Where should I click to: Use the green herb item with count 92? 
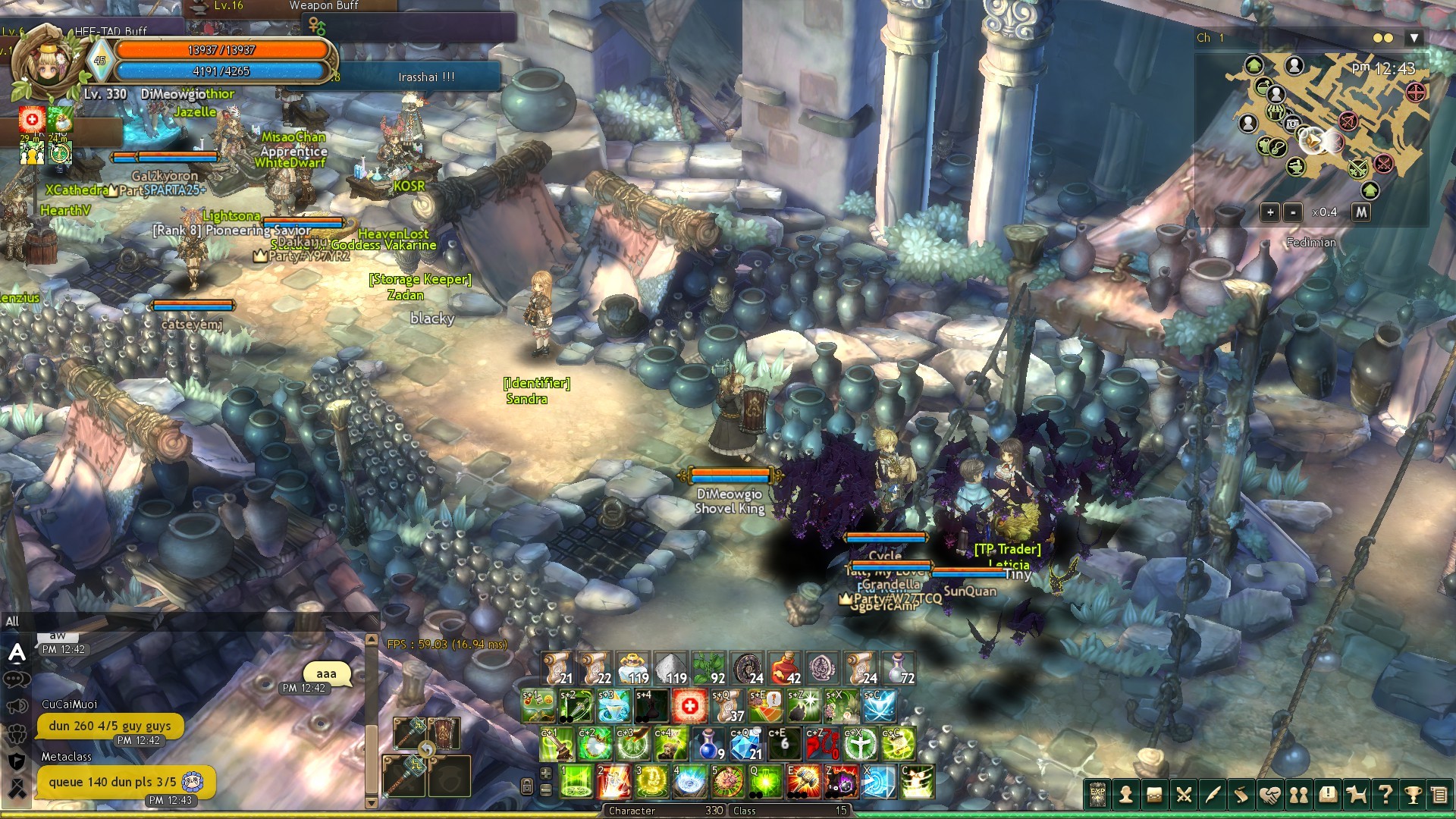[709, 668]
